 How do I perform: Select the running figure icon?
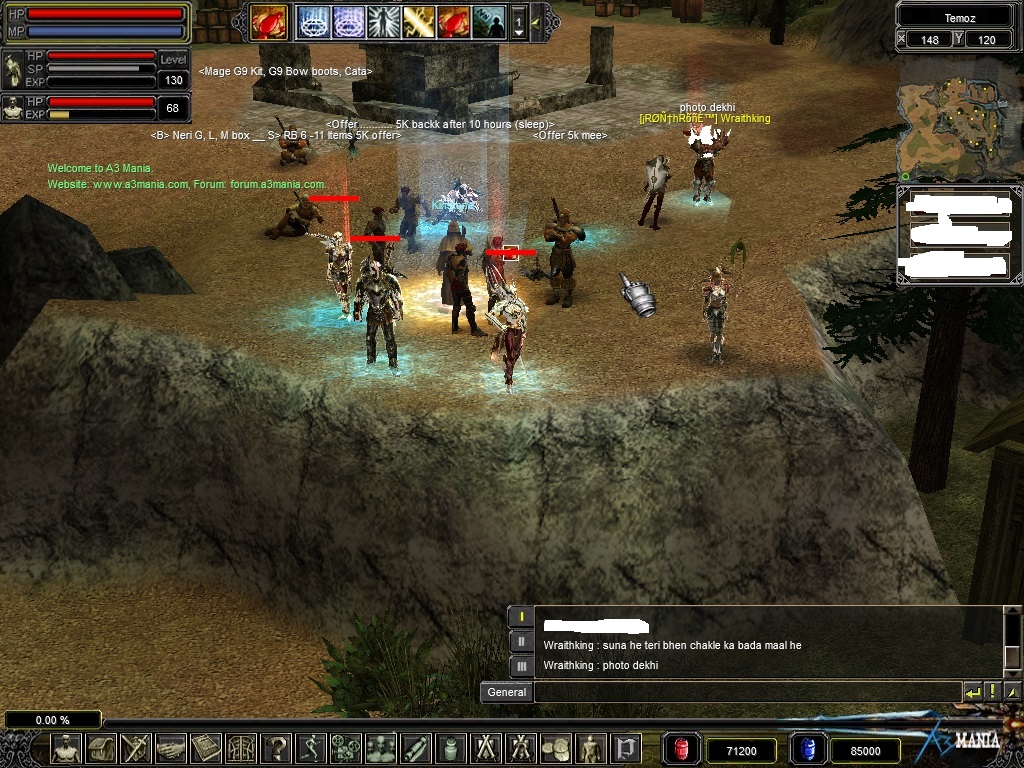311,748
